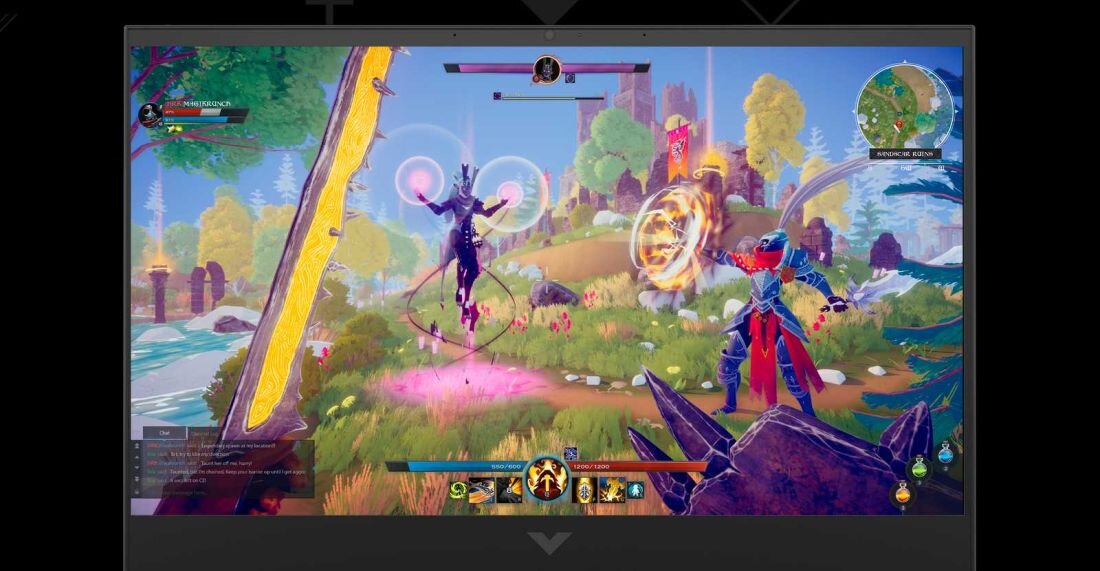Open the circular Sandscar Ruins minimap
The image size is (1100, 571).
[904, 105]
